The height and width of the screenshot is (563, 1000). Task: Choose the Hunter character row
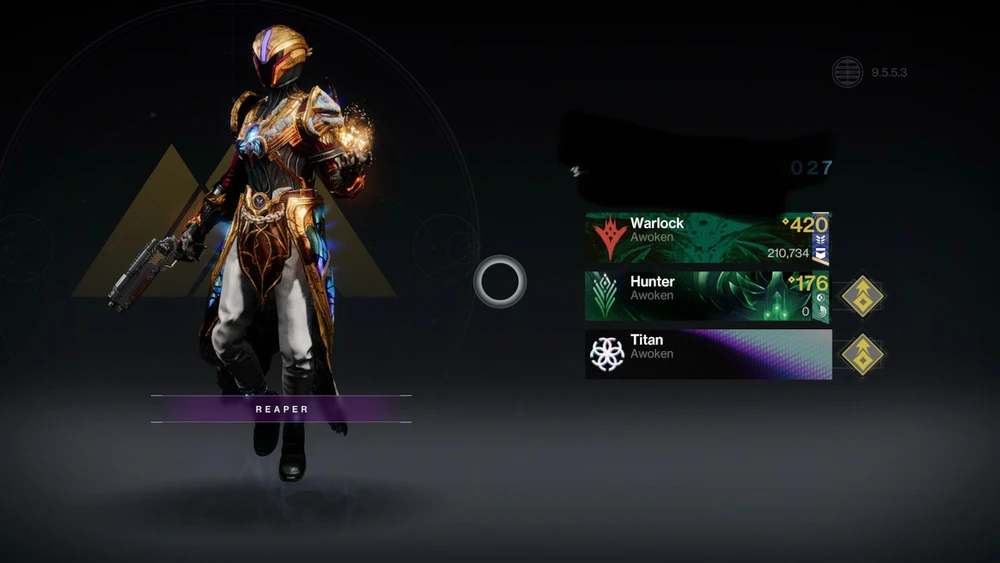coord(707,296)
